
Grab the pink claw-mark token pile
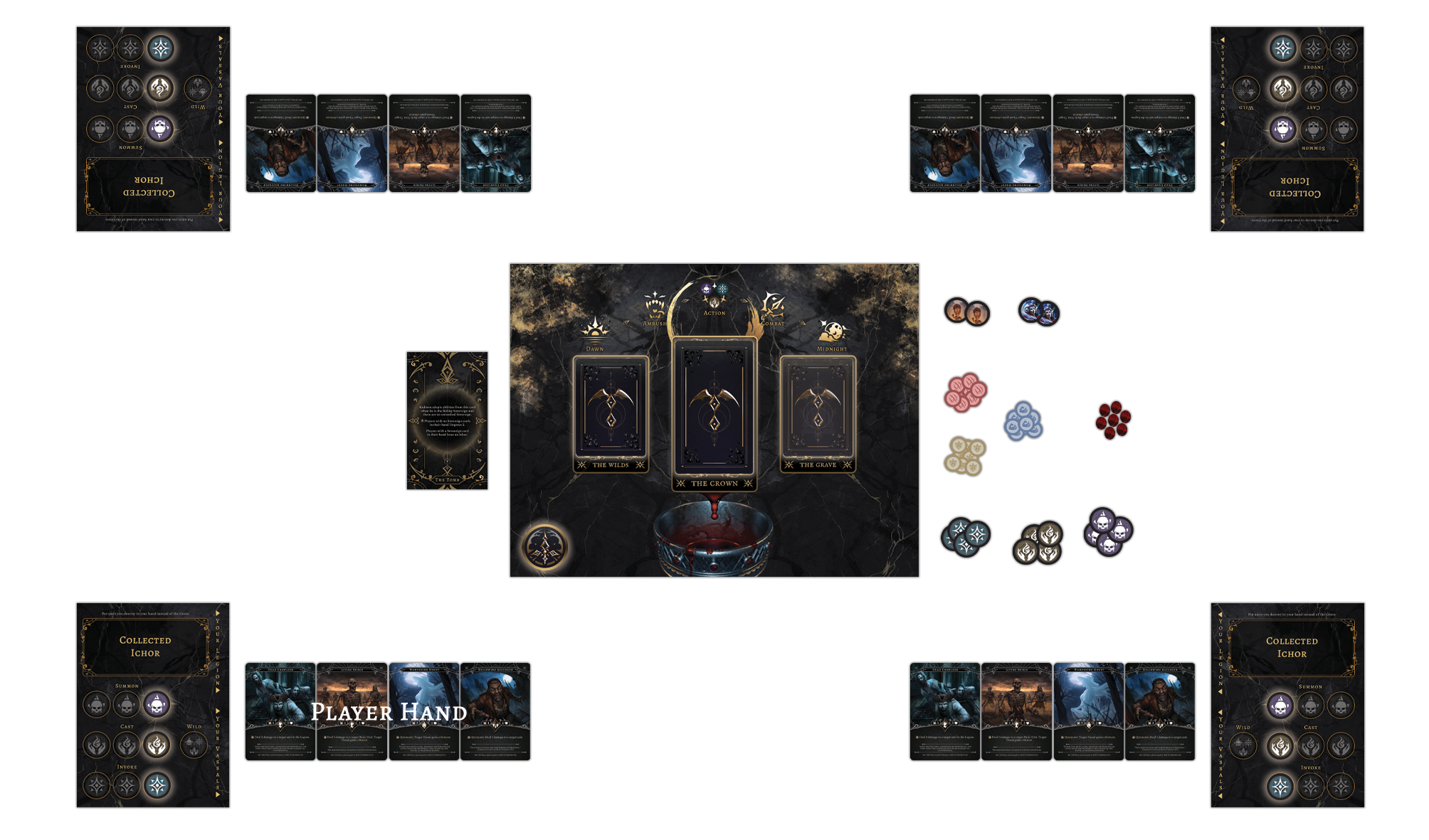pyautogui.click(x=965, y=392)
